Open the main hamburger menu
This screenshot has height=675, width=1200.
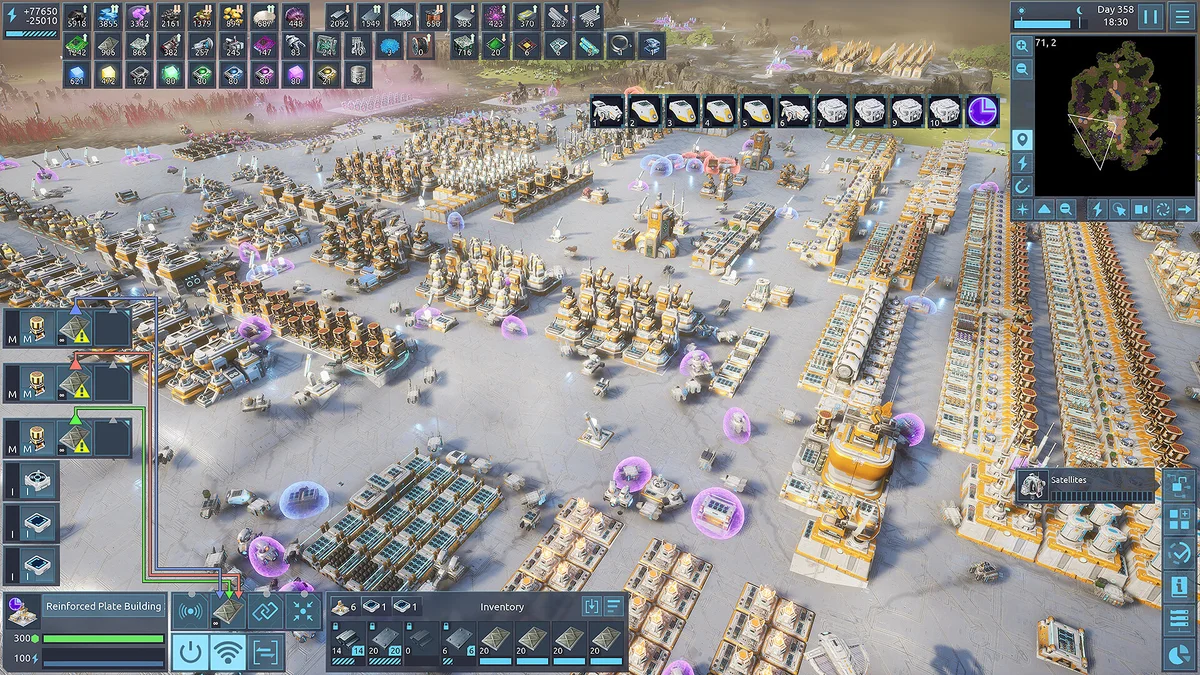point(1182,17)
